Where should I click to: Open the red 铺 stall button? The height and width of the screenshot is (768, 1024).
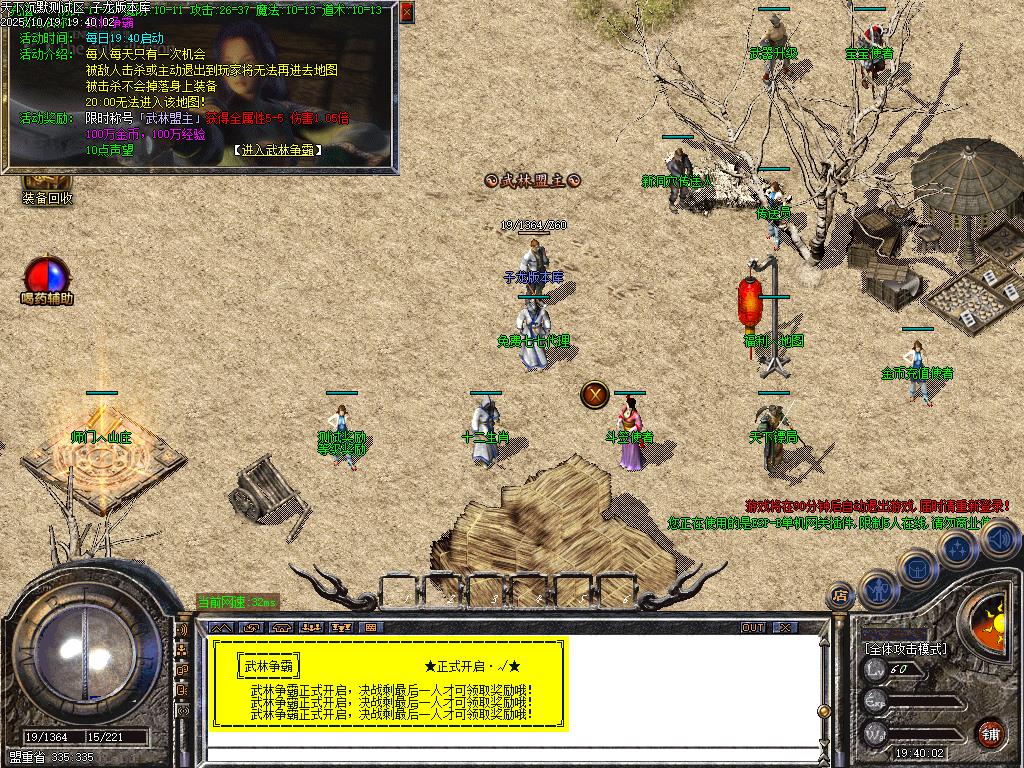[990, 733]
